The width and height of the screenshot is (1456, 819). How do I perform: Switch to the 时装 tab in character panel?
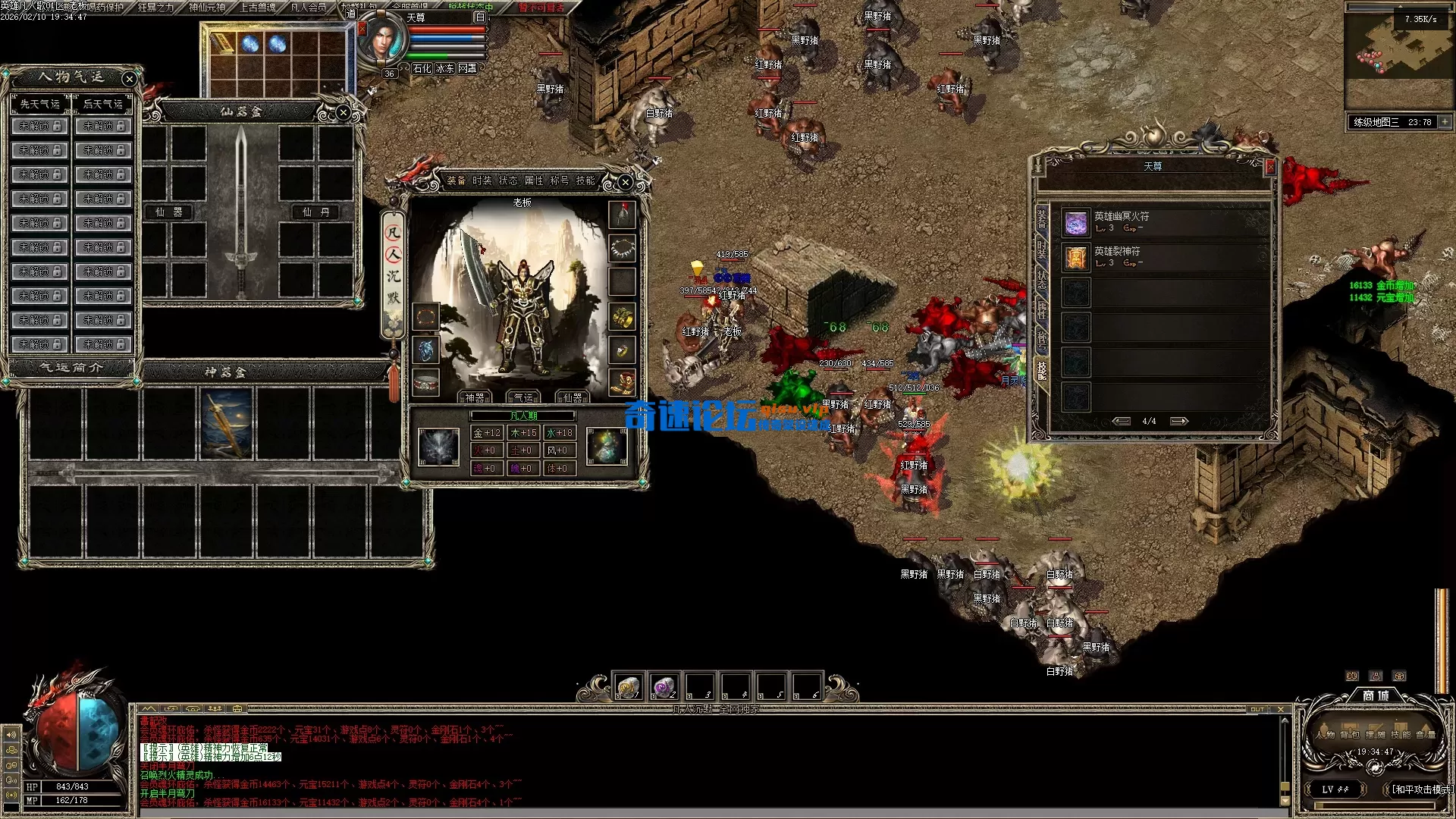tap(482, 180)
